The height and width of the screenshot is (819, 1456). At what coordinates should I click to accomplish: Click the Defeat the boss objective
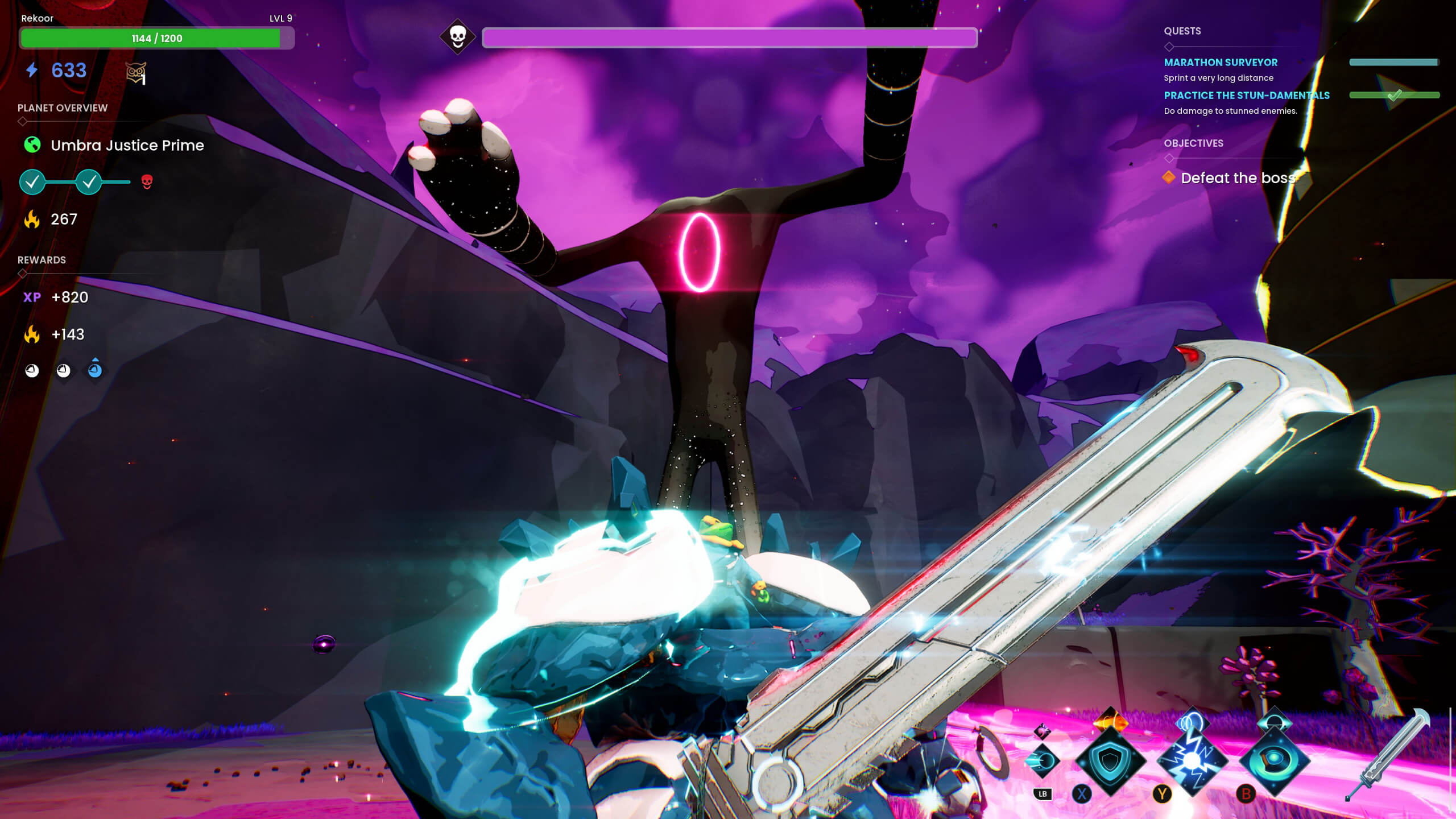point(1238,178)
